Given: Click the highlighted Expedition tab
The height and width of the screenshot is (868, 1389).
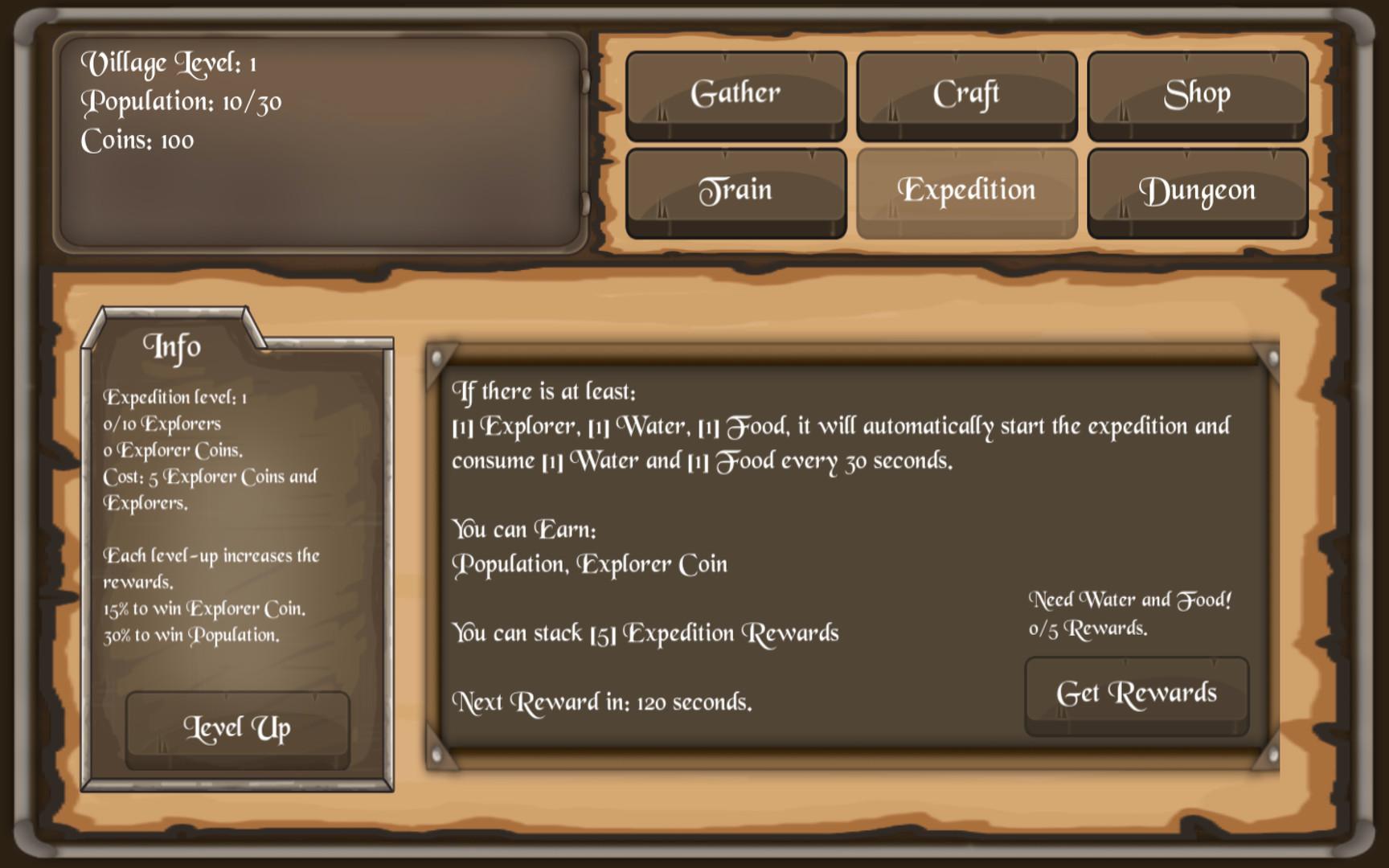Looking at the screenshot, I should pyautogui.click(x=966, y=190).
